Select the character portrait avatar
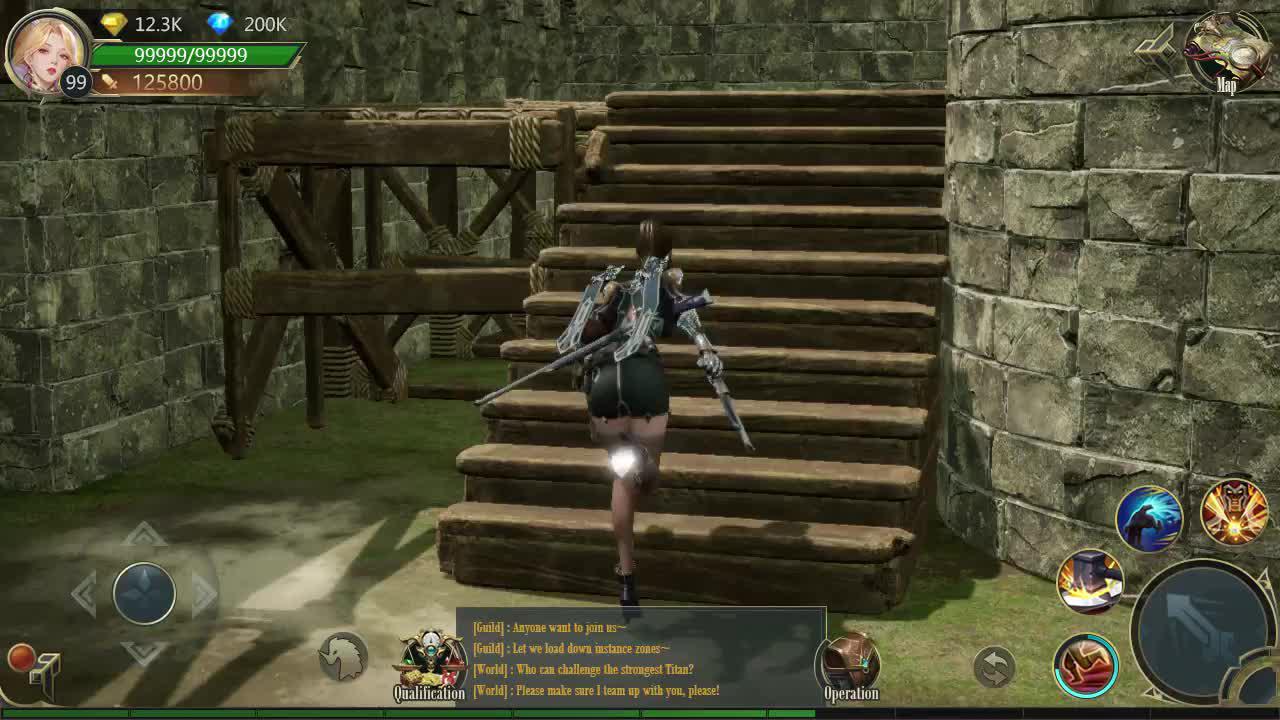Viewport: 1280px width, 720px height. pyautogui.click(x=48, y=52)
